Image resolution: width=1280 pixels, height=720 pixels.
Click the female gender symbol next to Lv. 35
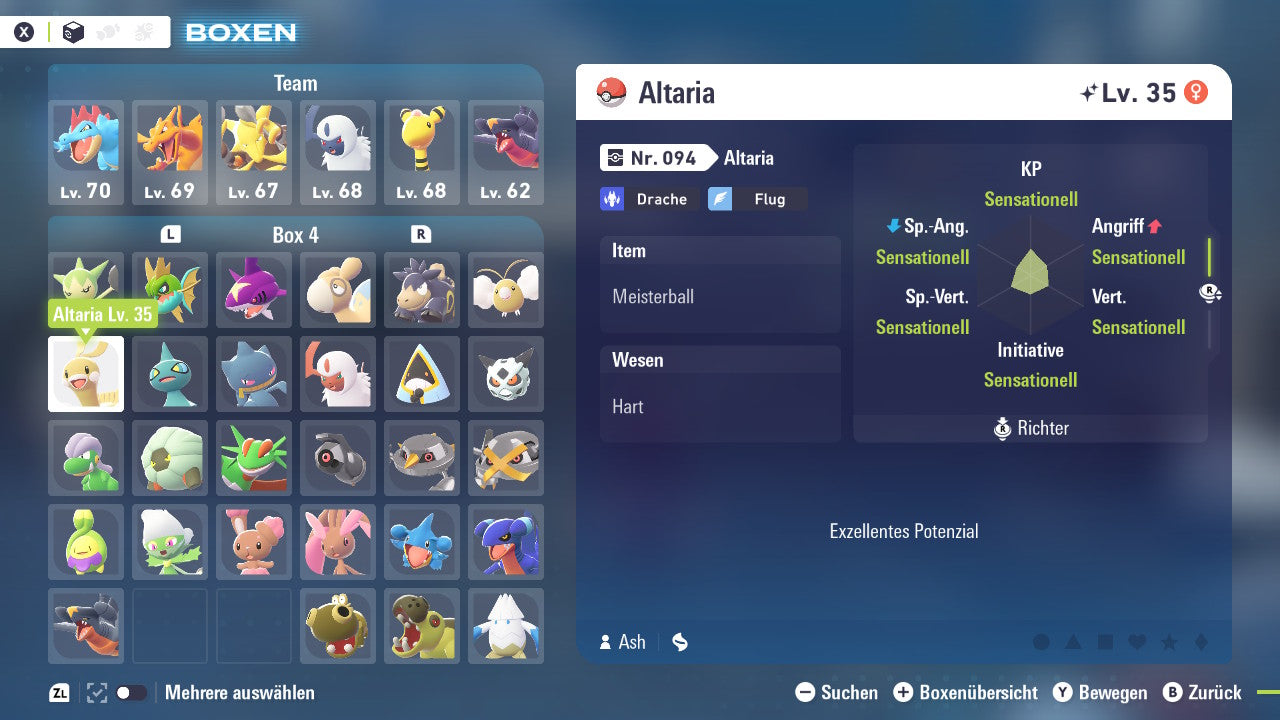tap(1196, 92)
